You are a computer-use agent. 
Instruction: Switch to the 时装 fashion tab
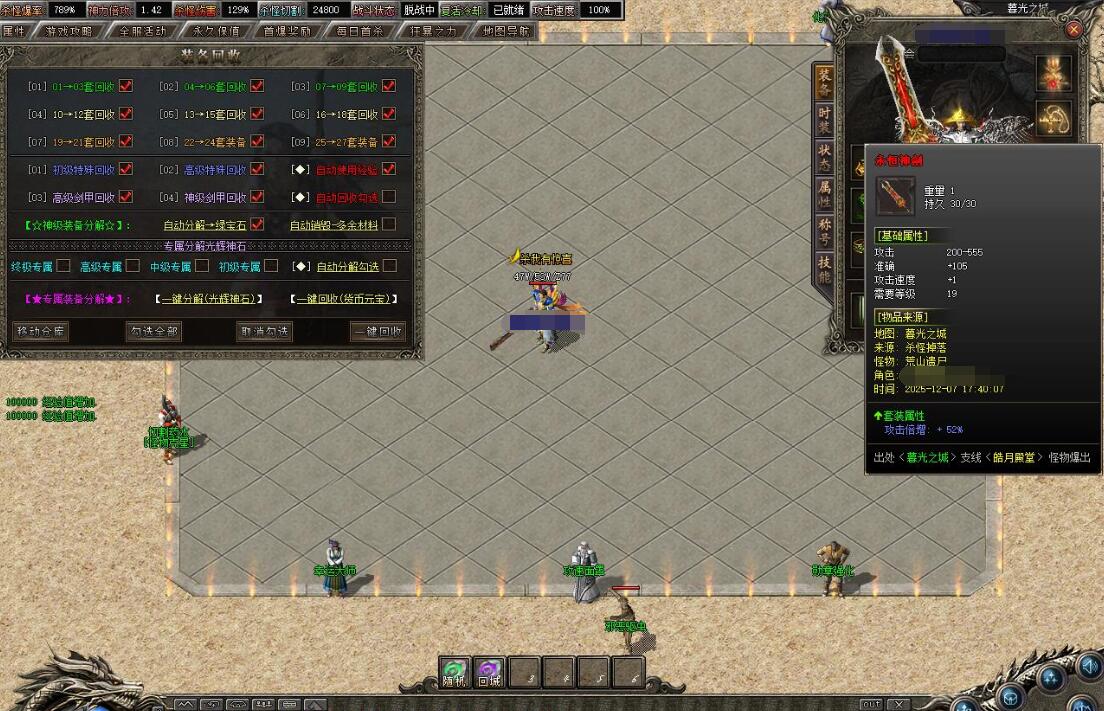click(824, 122)
